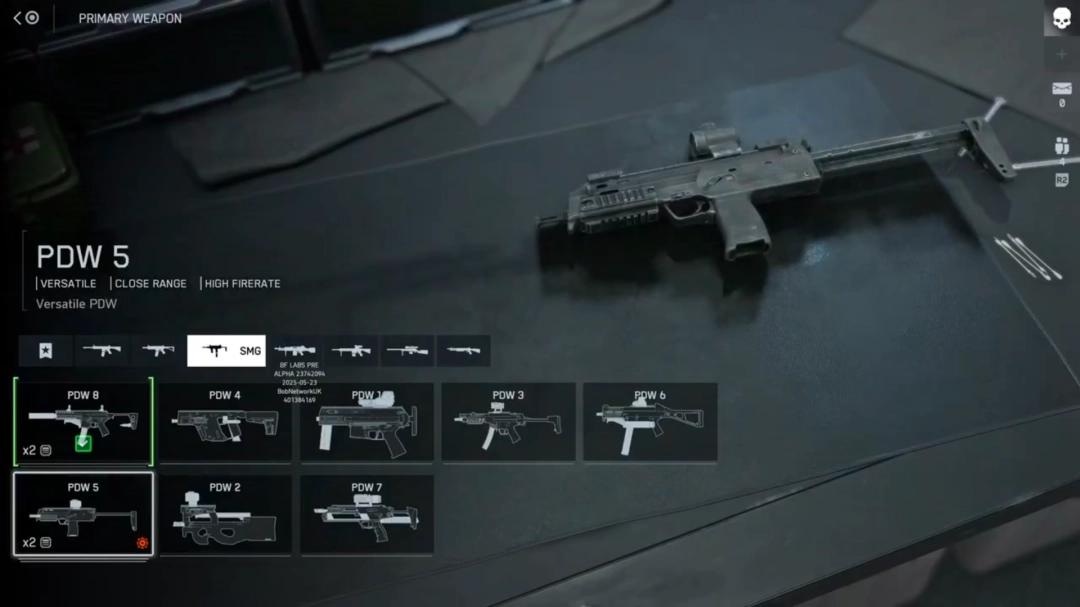Viewport: 1080px width, 607px height.
Task: Open the skull player profile icon
Action: pyautogui.click(x=1061, y=18)
